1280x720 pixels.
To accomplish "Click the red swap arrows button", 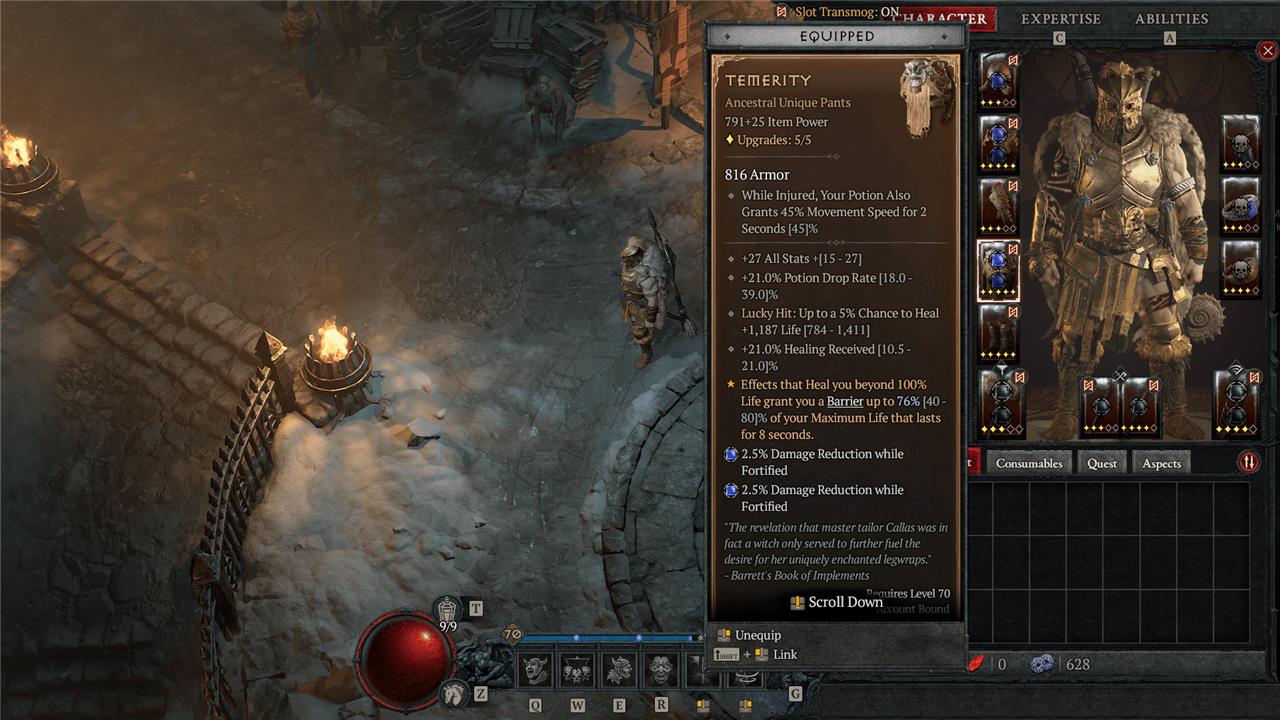I will coord(1249,462).
